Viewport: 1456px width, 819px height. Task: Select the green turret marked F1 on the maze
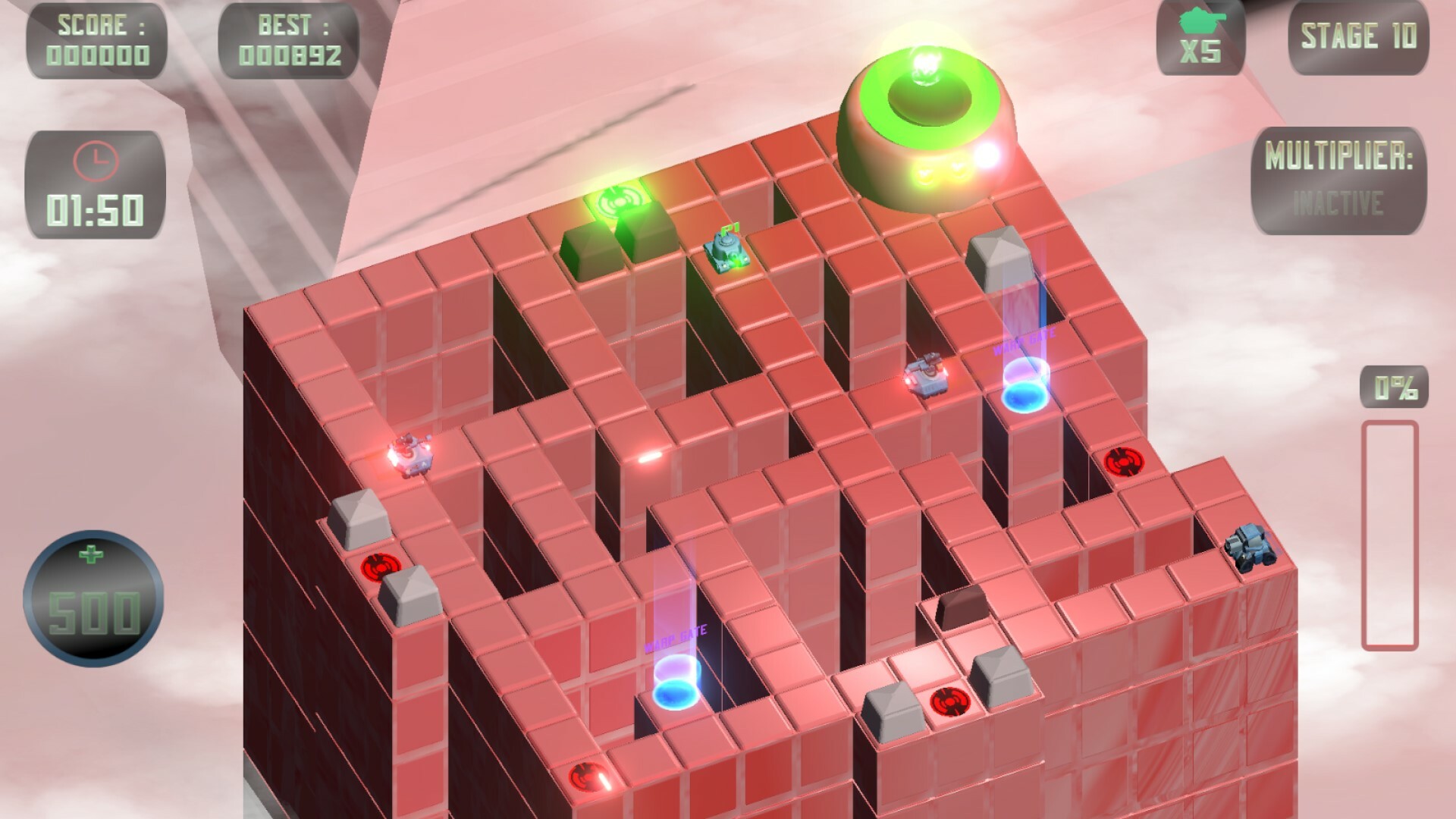tap(726, 253)
